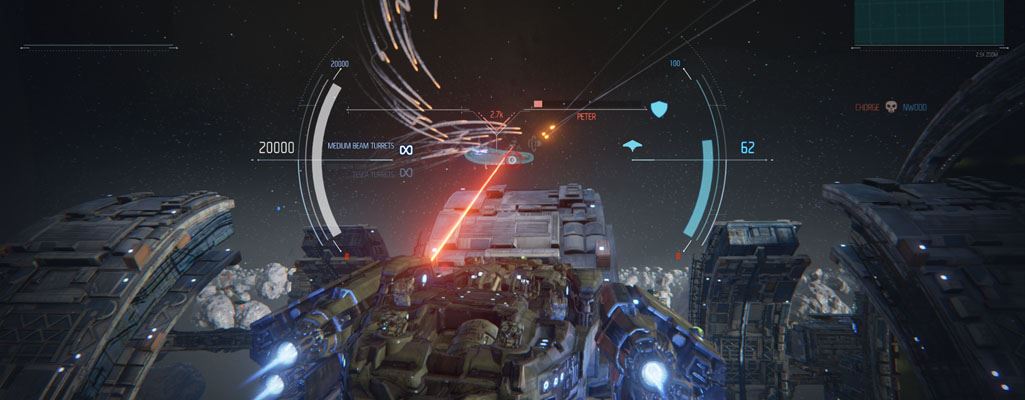Image resolution: width=1025 pixels, height=400 pixels.
Task: Click the blue ship silhouette icon
Action: coord(633,146)
